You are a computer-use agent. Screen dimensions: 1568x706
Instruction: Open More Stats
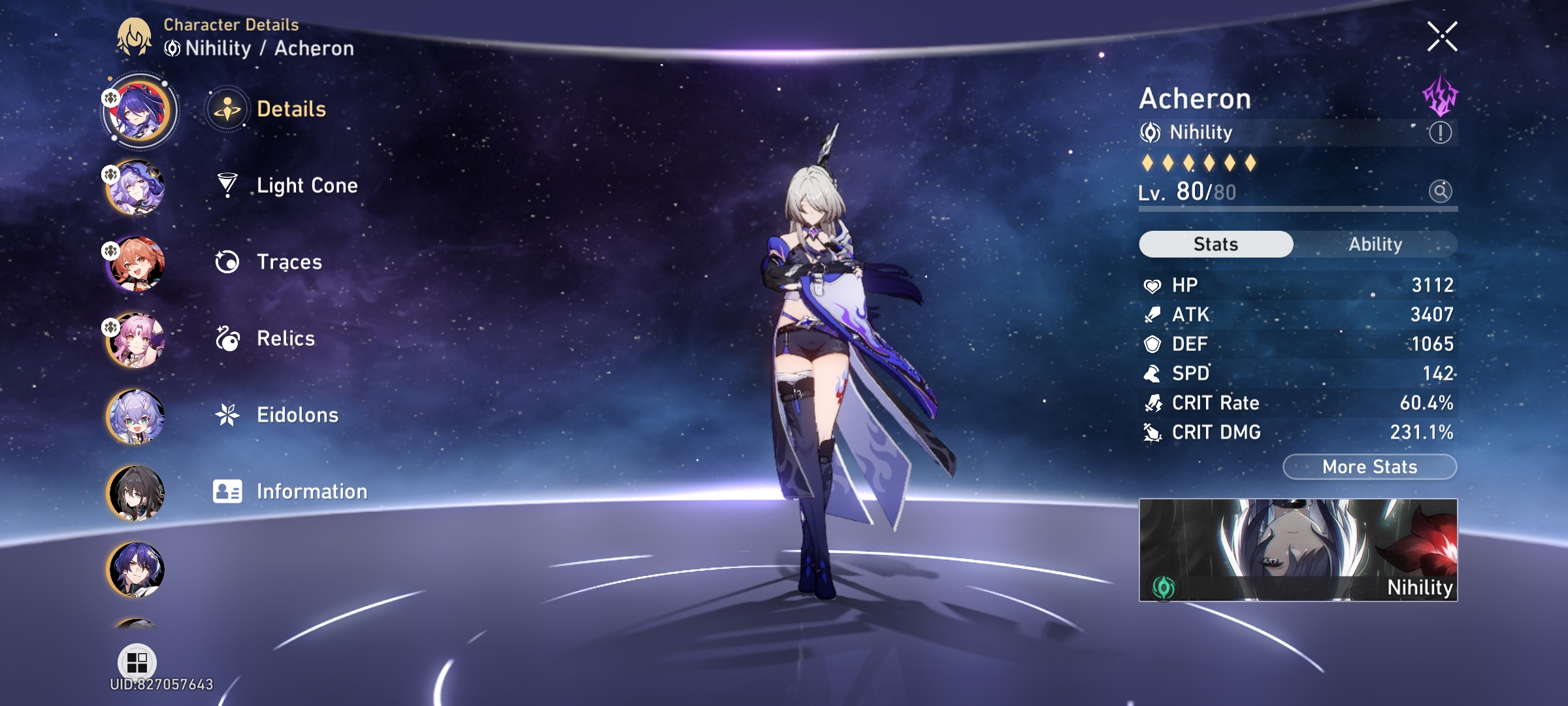click(x=1369, y=466)
